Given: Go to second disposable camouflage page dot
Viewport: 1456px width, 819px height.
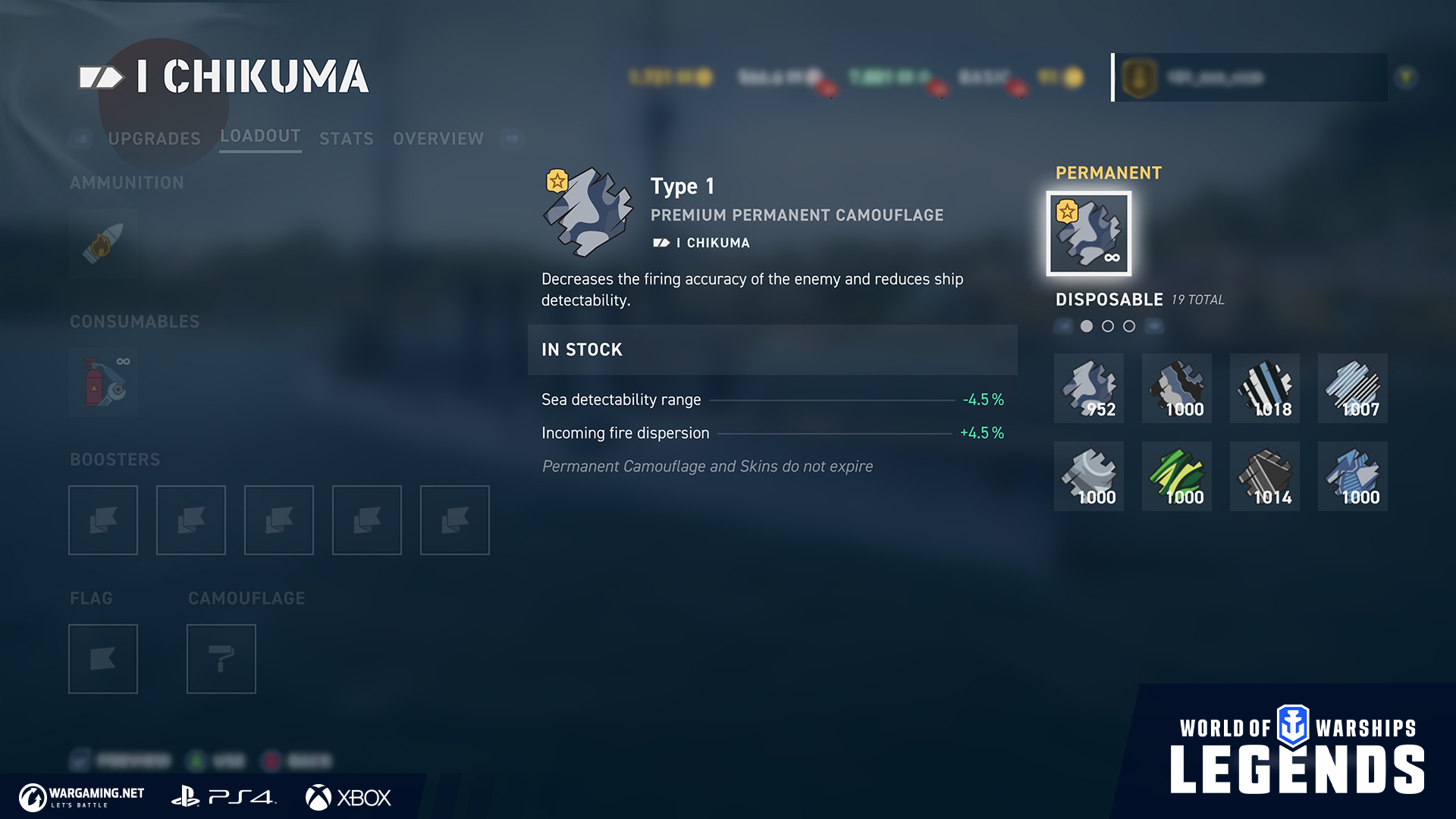Looking at the screenshot, I should pyautogui.click(x=1108, y=326).
